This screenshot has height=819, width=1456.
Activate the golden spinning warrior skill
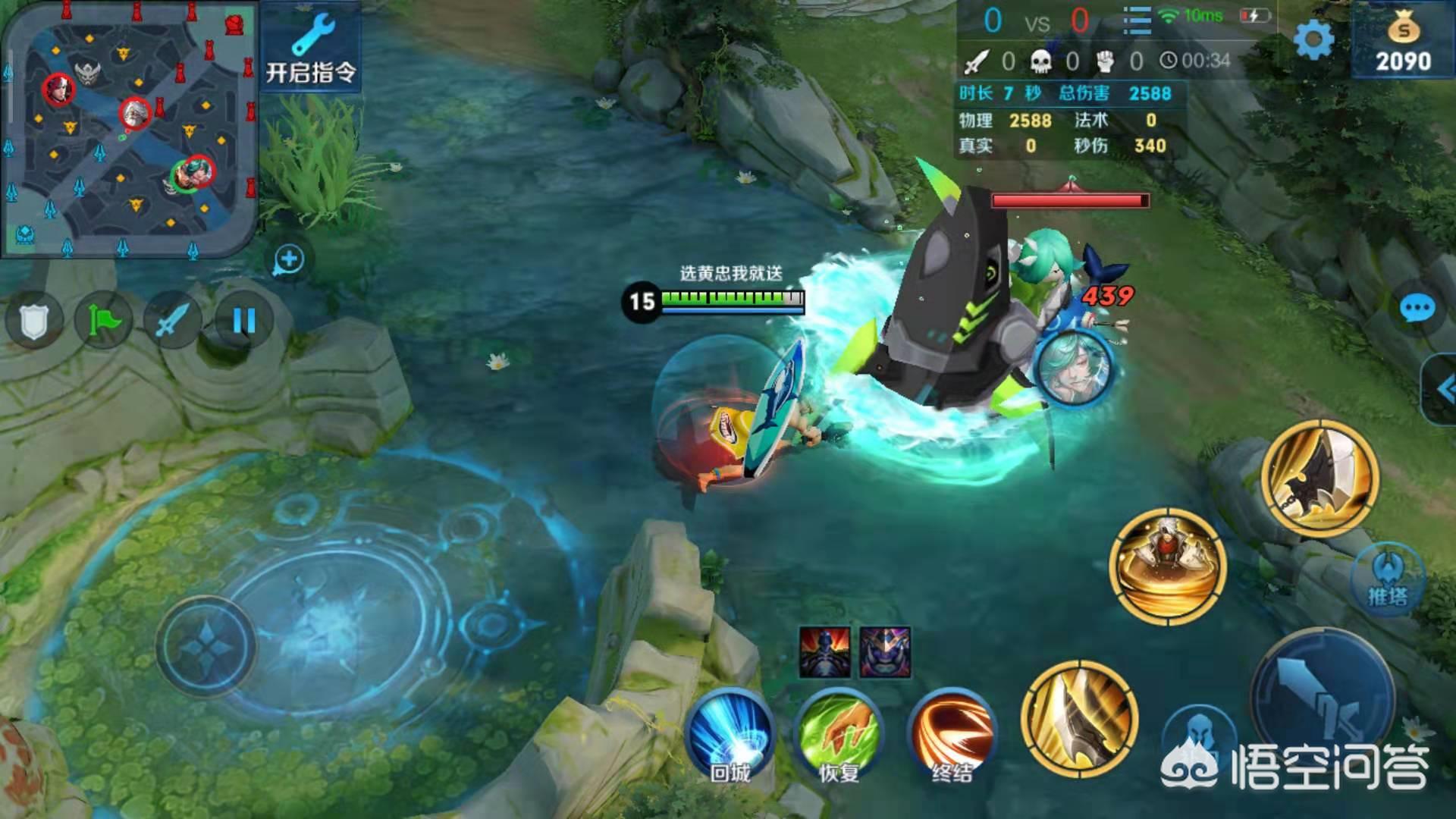(1167, 566)
